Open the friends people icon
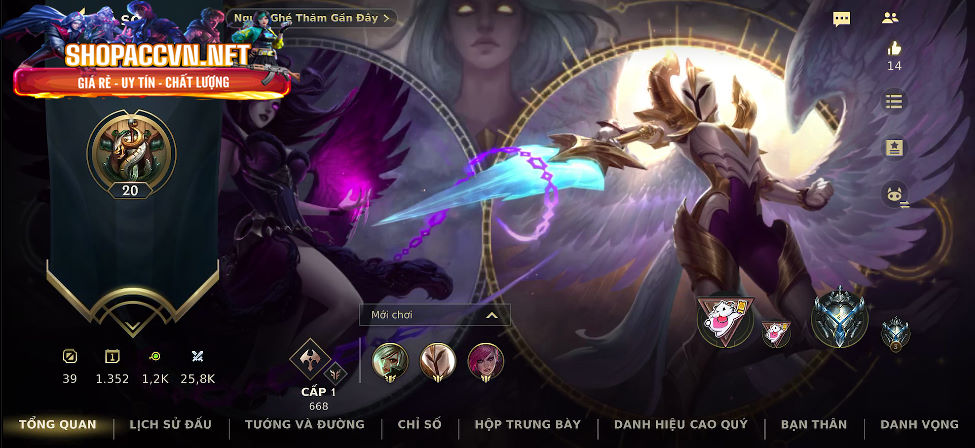The image size is (975, 448). (x=890, y=18)
